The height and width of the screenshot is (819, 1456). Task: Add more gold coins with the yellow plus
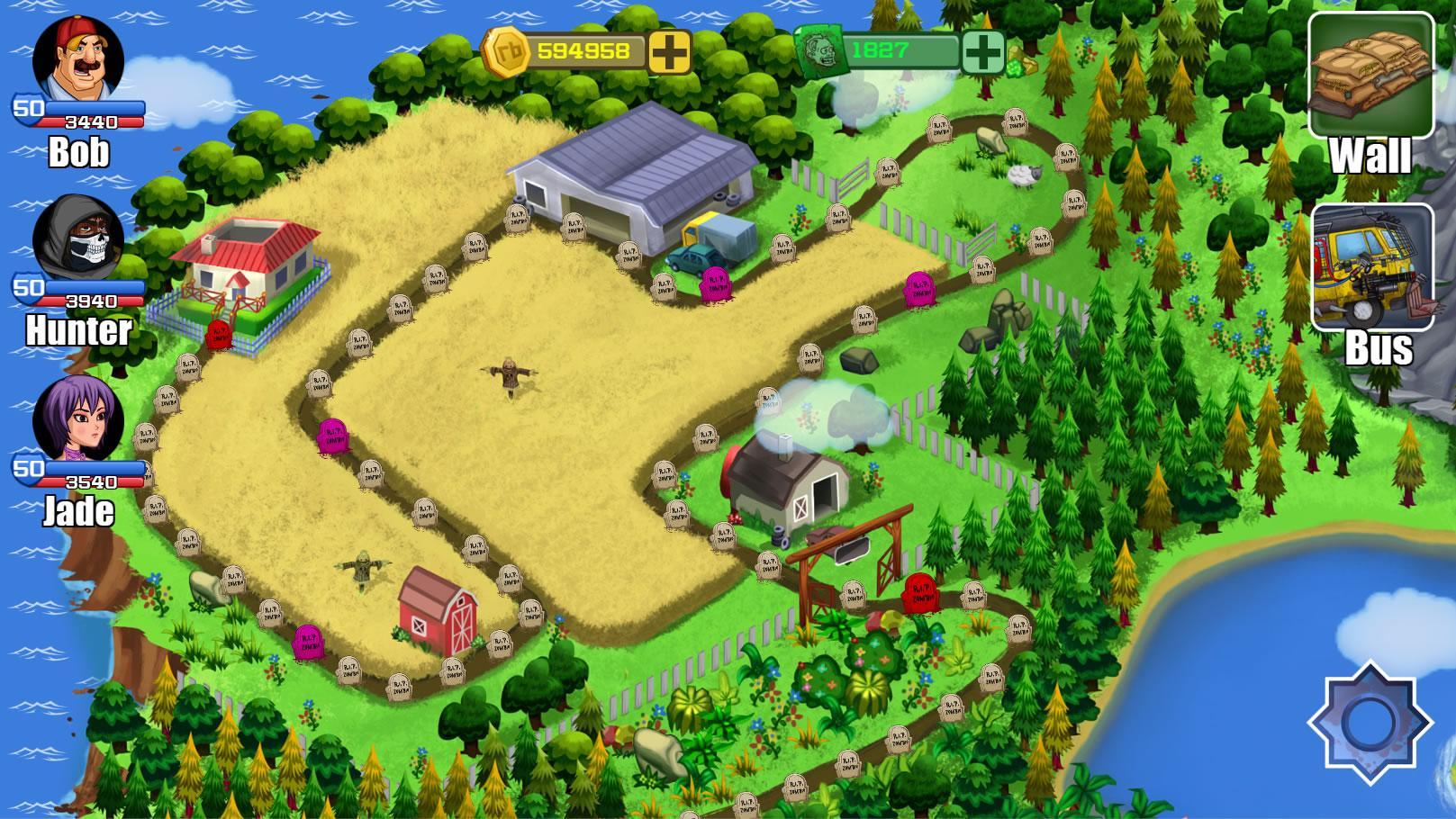pos(670,52)
